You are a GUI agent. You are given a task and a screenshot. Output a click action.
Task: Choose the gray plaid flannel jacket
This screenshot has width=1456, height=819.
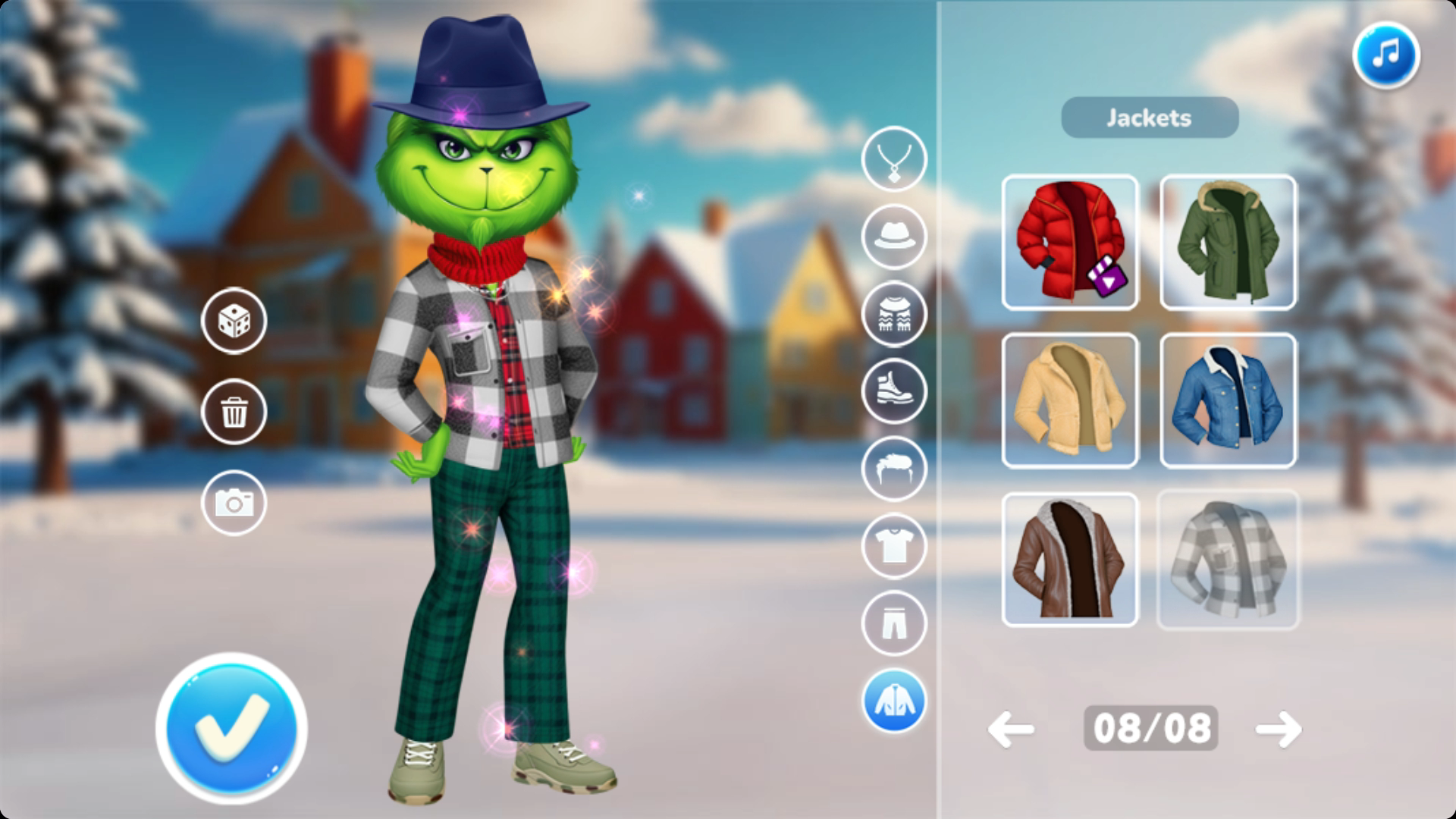[1227, 559]
